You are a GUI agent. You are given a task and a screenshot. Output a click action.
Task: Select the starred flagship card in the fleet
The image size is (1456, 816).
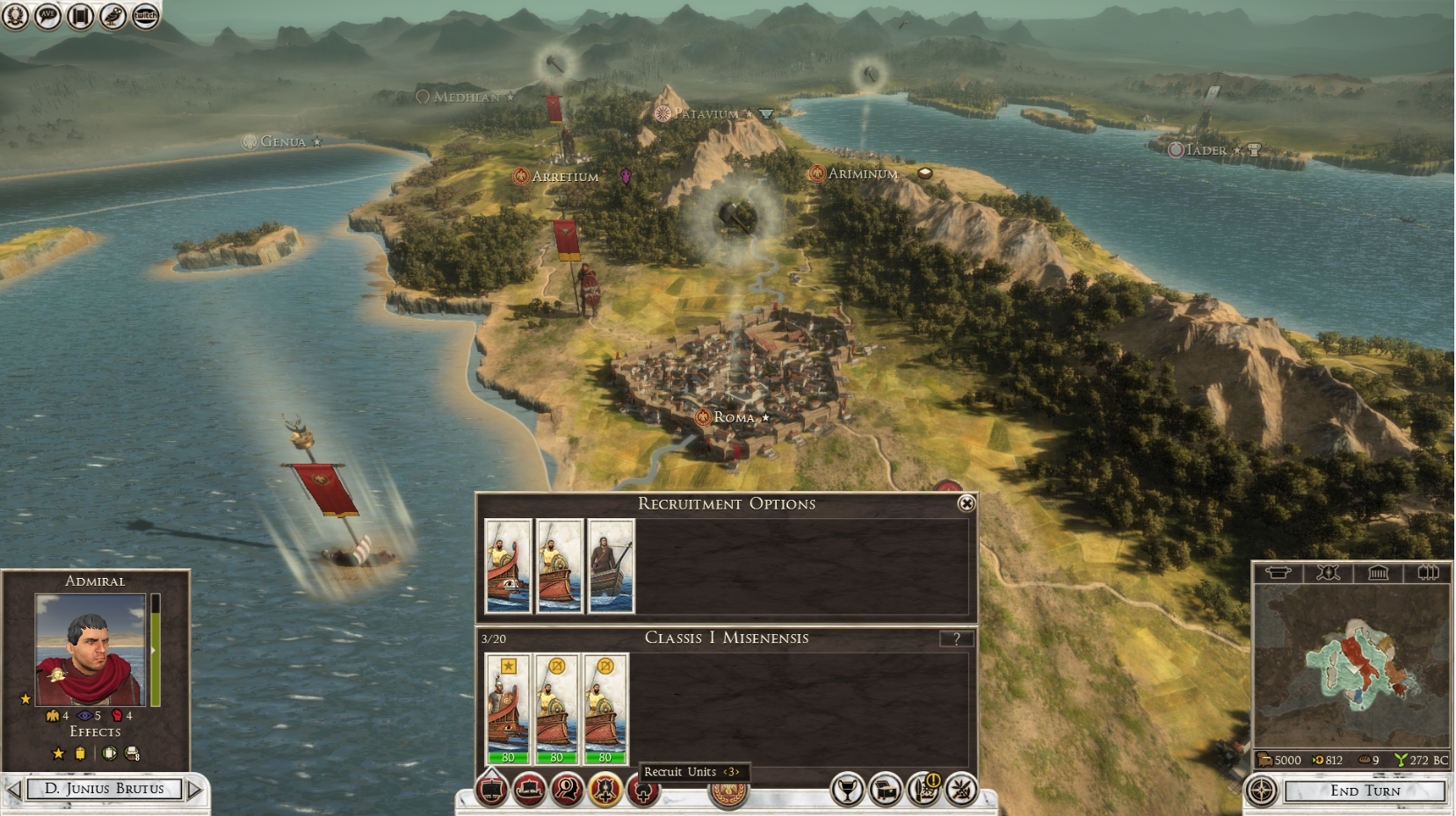(x=508, y=709)
